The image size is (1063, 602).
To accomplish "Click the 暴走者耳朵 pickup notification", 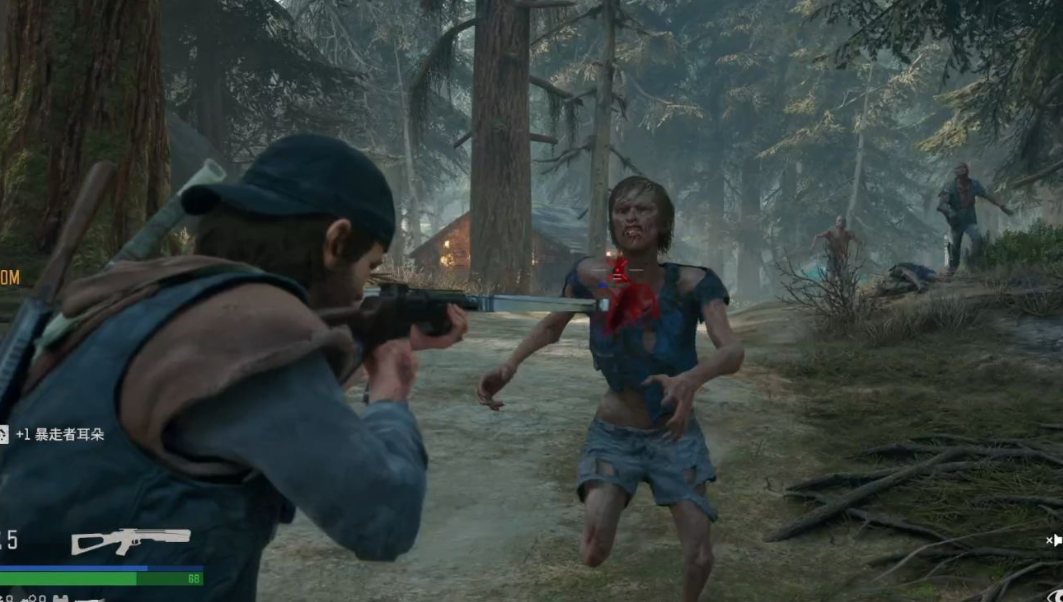I will tap(58, 434).
